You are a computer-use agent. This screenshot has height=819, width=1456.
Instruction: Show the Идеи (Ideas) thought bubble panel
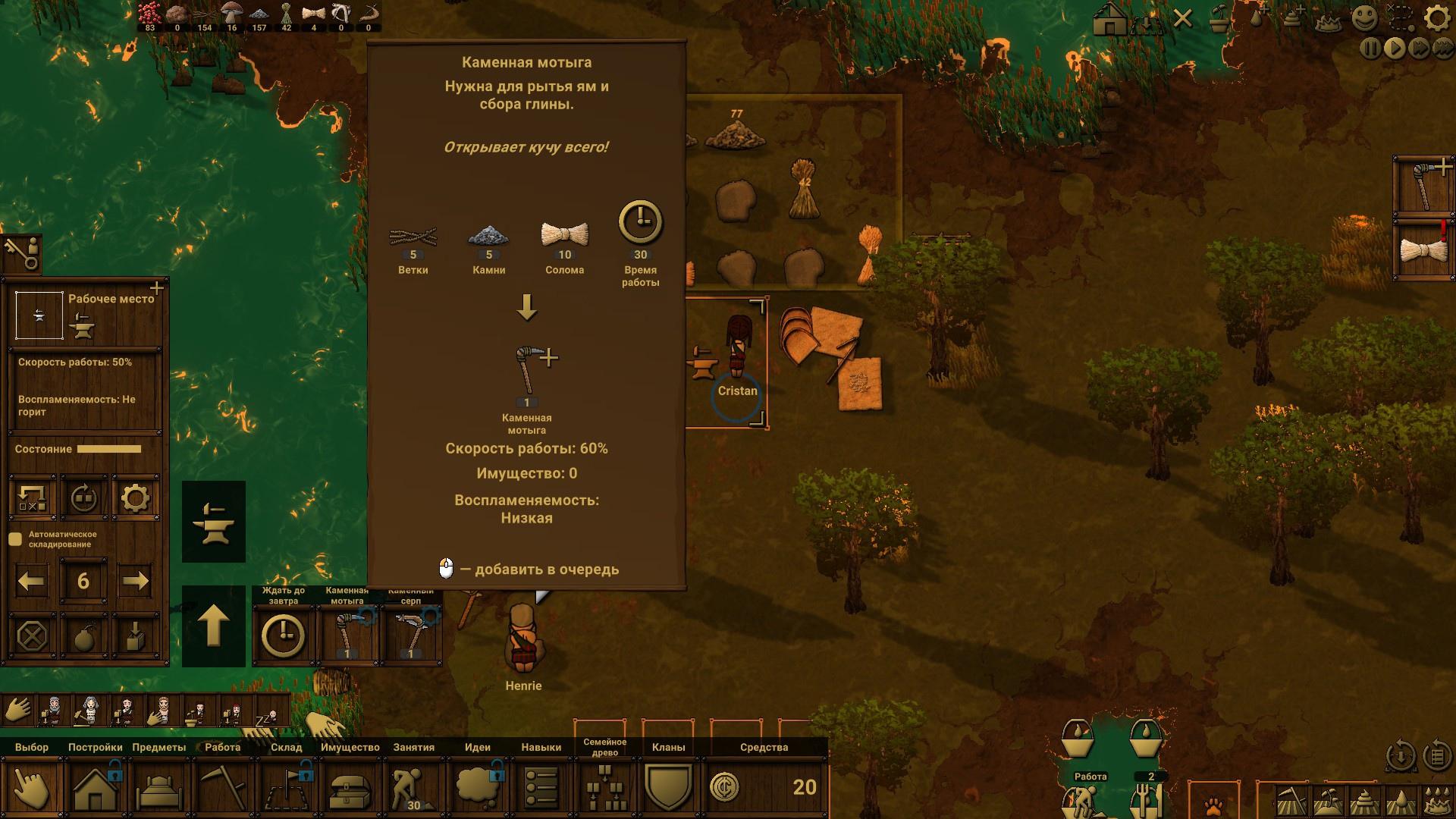coord(477,787)
